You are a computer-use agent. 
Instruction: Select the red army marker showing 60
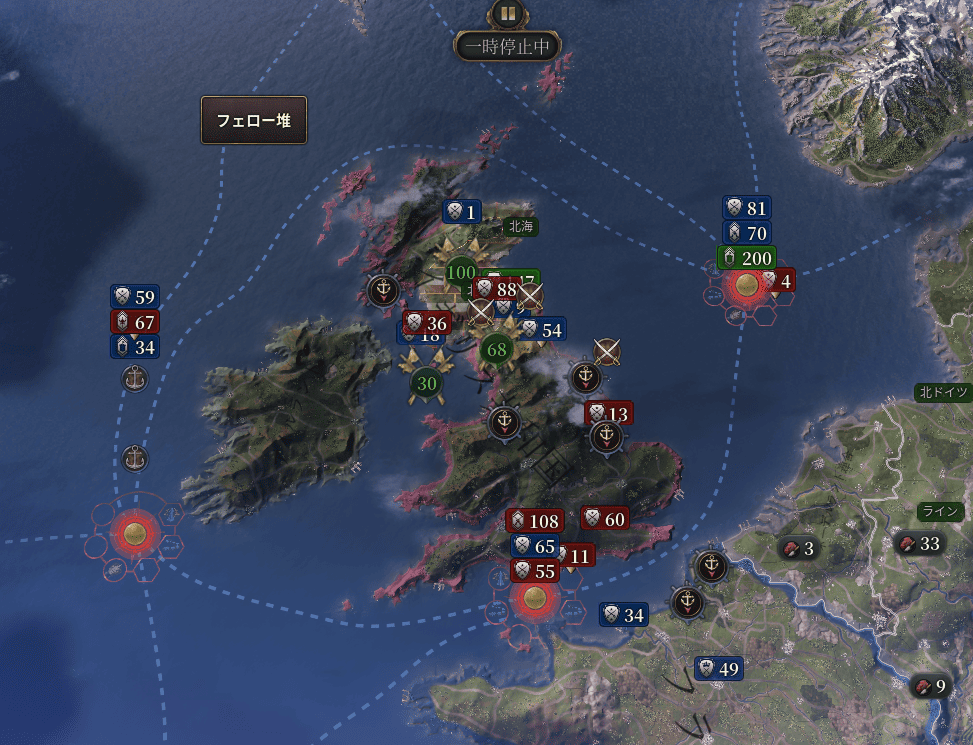(605, 518)
